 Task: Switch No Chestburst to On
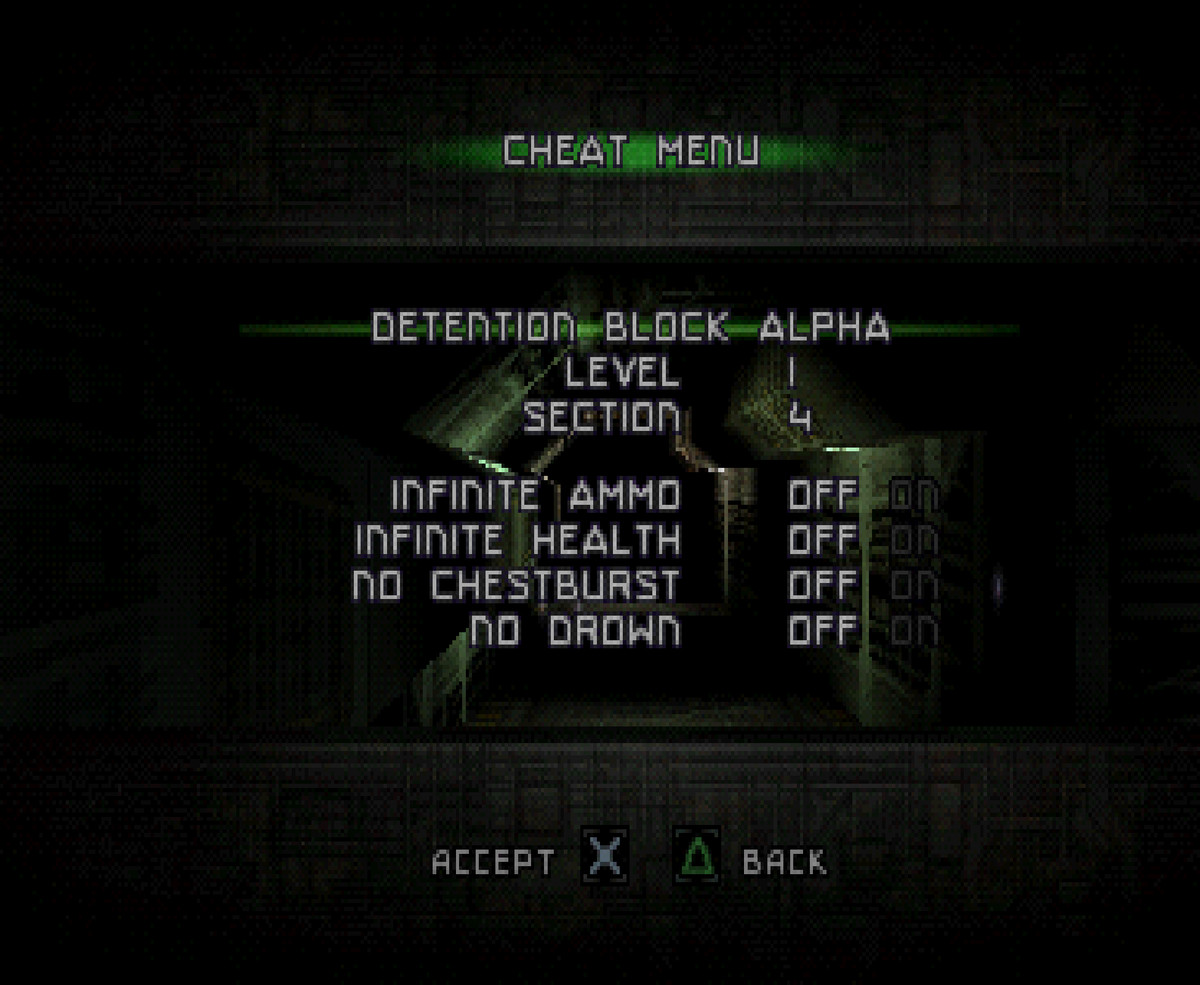(914, 585)
